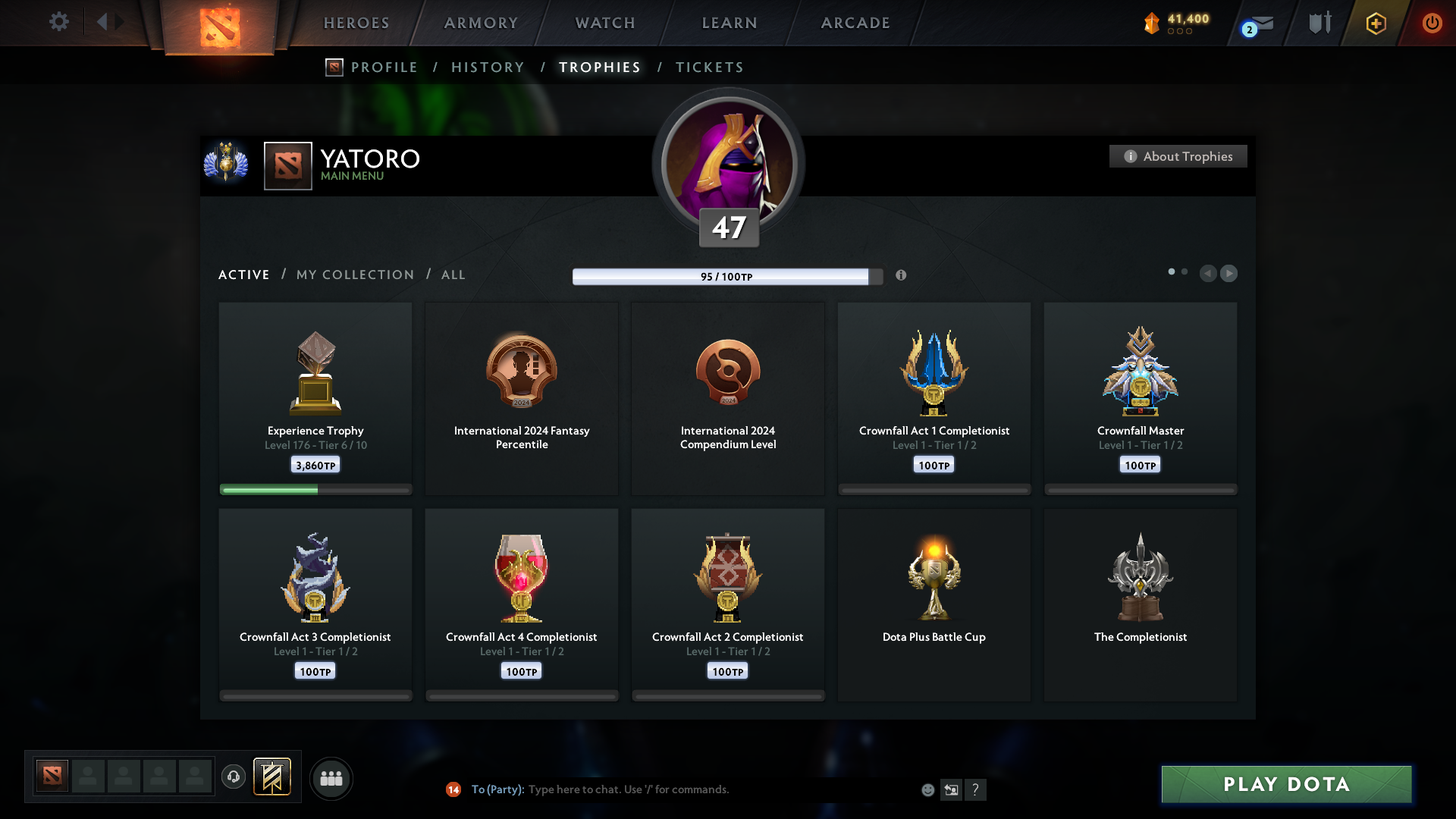This screenshot has width=1456, height=819.
Task: Advance trophies with the right arrow
Action: (x=1229, y=274)
